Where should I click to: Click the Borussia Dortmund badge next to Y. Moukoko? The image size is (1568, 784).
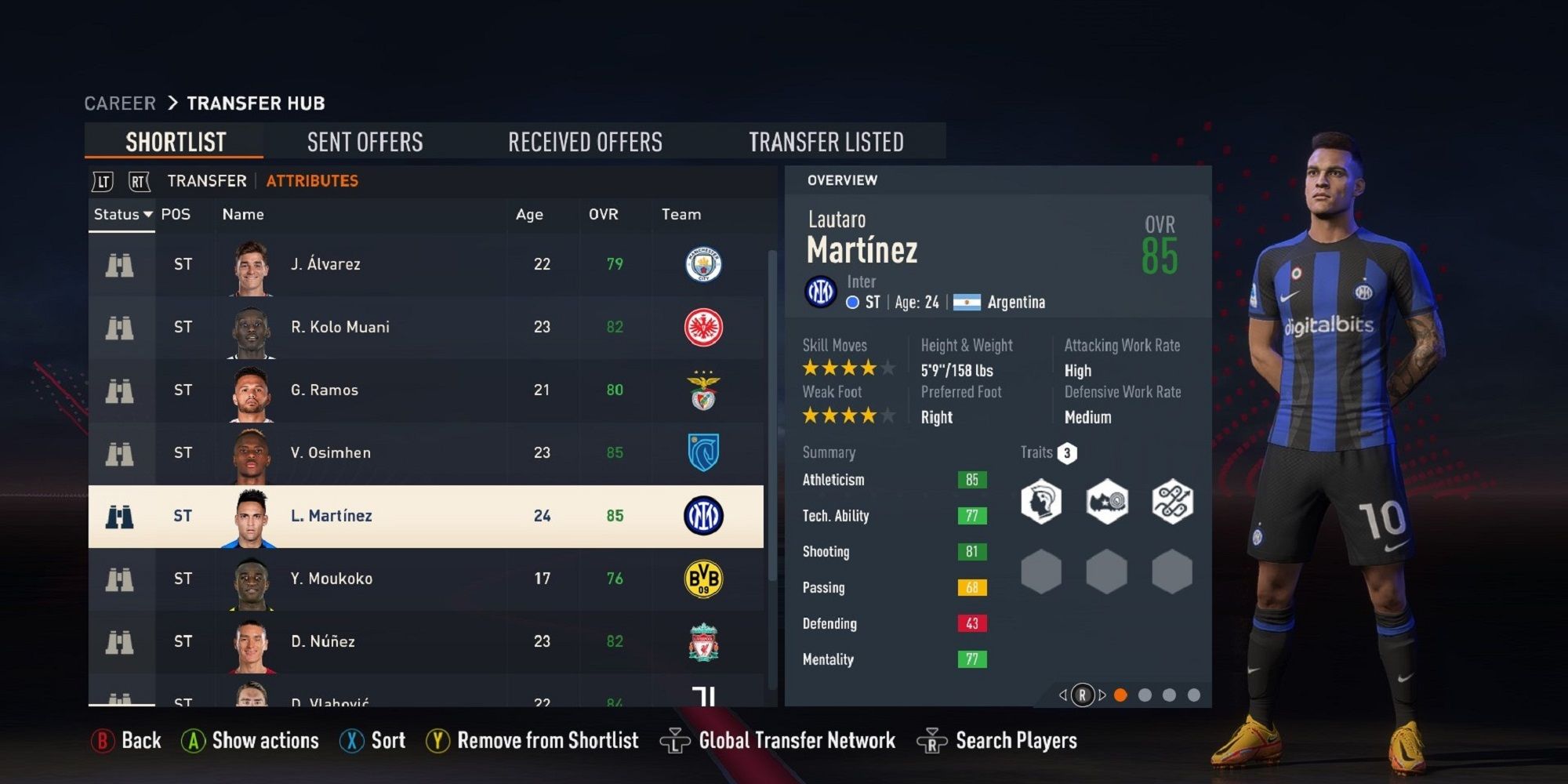tap(703, 578)
